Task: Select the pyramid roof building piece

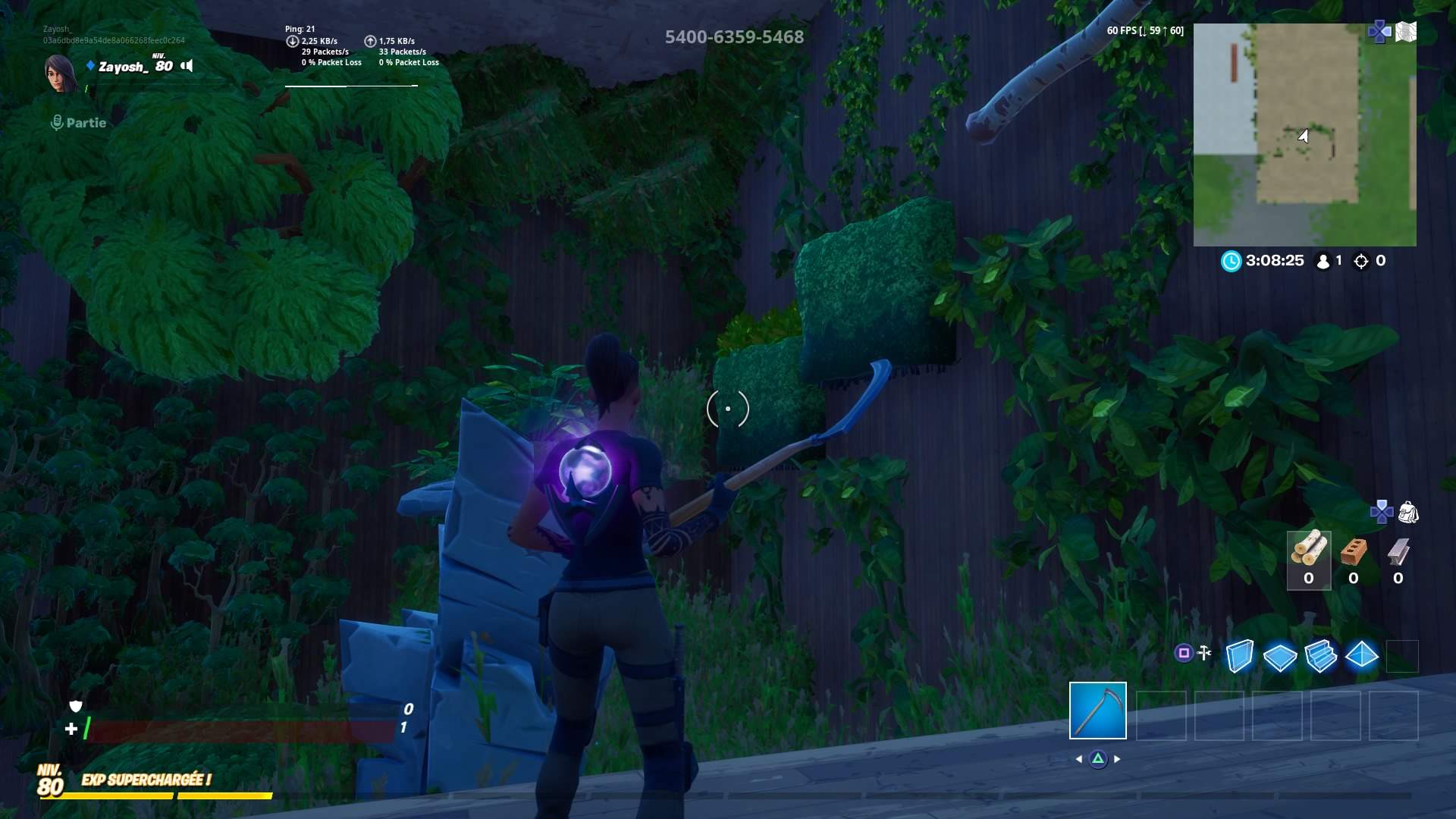Action: (x=1361, y=654)
